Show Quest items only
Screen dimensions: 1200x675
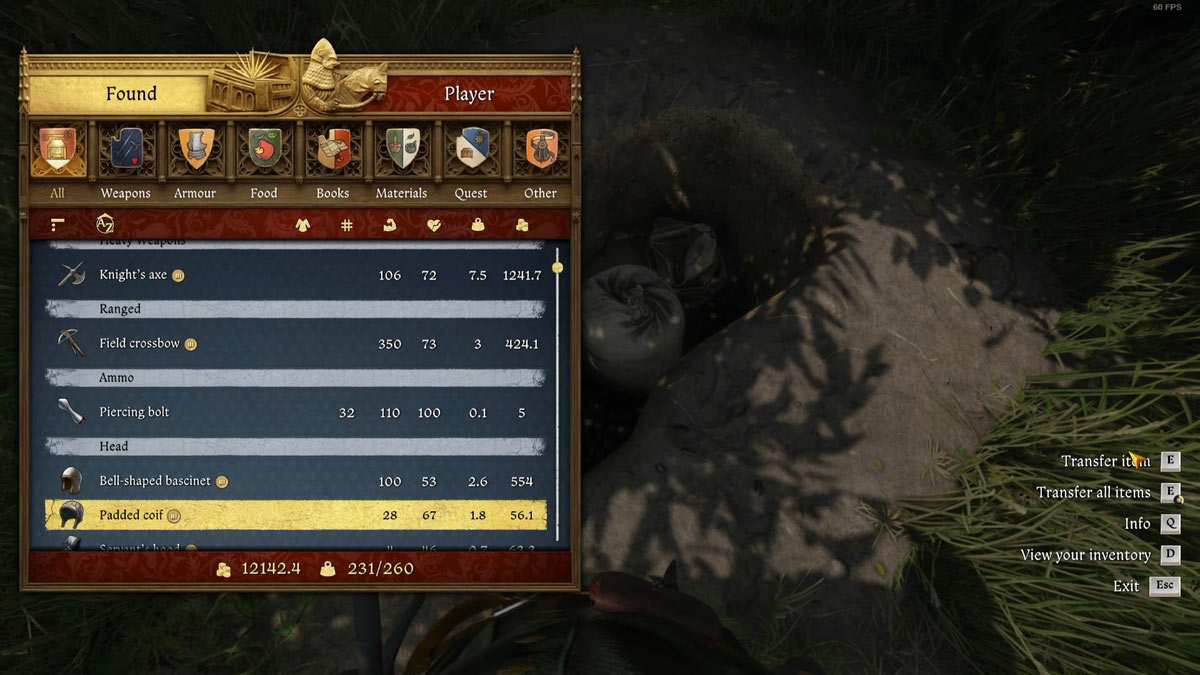pyautogui.click(x=471, y=150)
